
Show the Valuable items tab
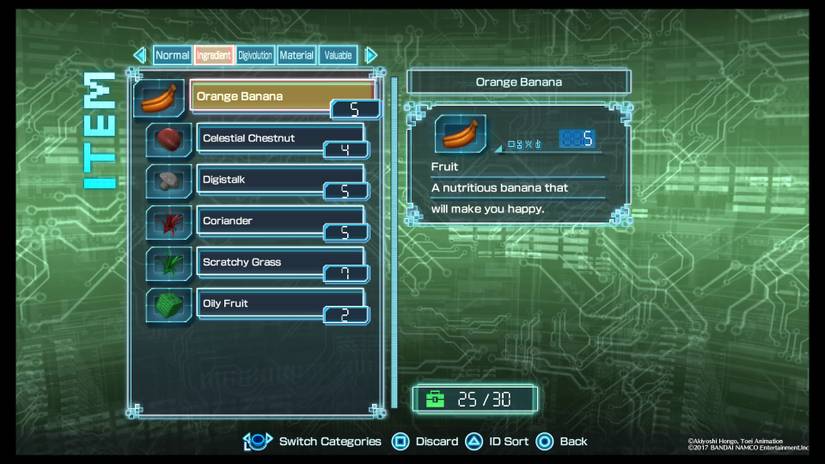[338, 55]
